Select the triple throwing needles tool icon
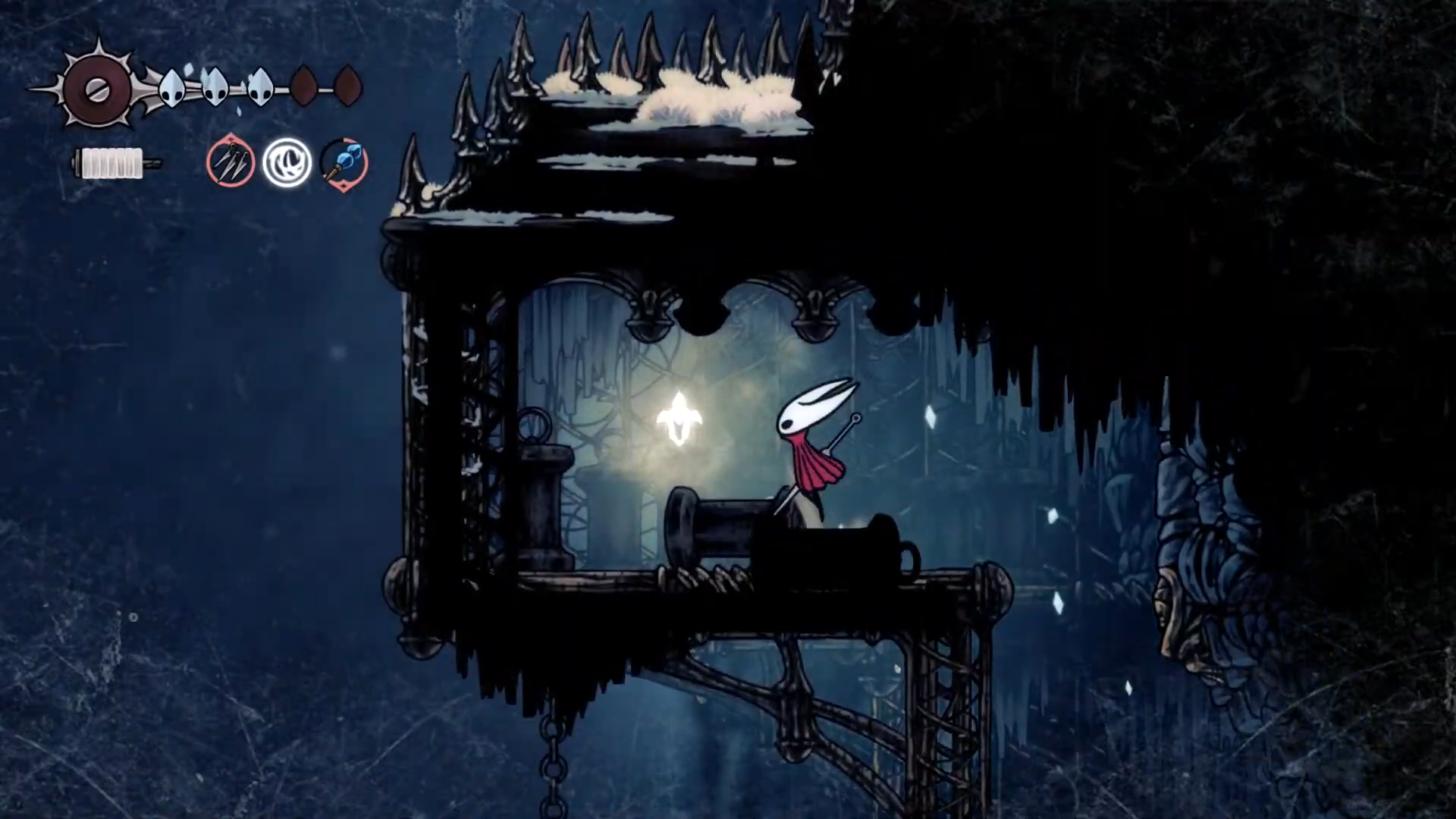1456x819 pixels. (x=230, y=162)
